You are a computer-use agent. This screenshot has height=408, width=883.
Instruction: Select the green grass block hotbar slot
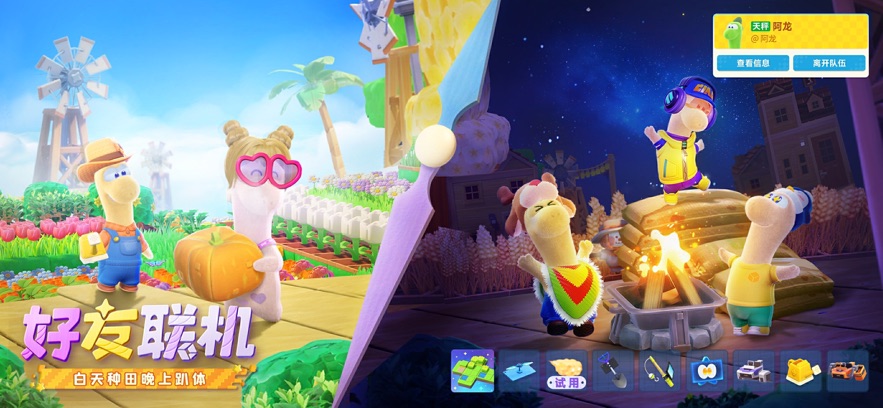point(472,370)
